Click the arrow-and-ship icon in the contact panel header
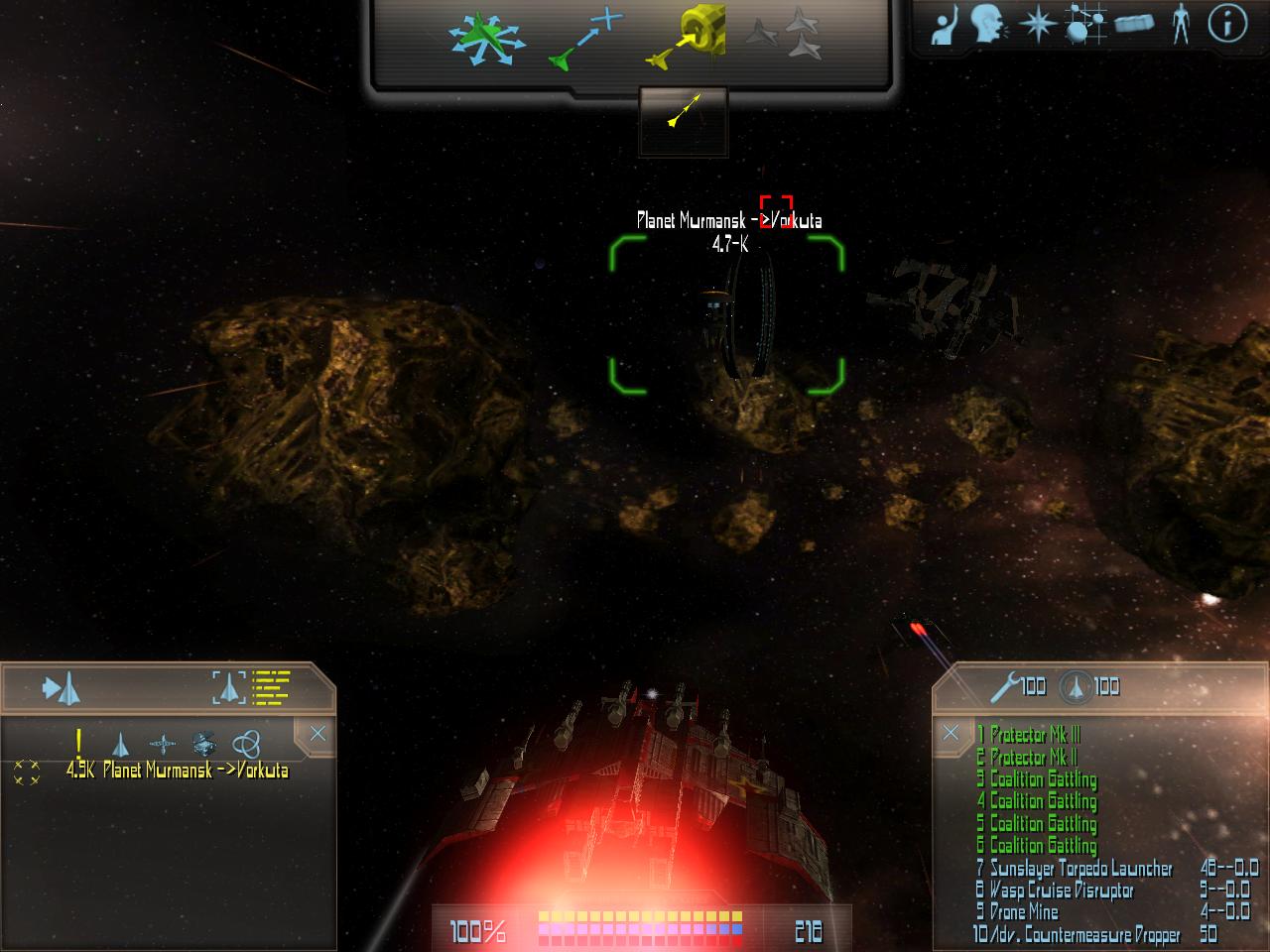1270x952 pixels. pyautogui.click(x=61, y=688)
